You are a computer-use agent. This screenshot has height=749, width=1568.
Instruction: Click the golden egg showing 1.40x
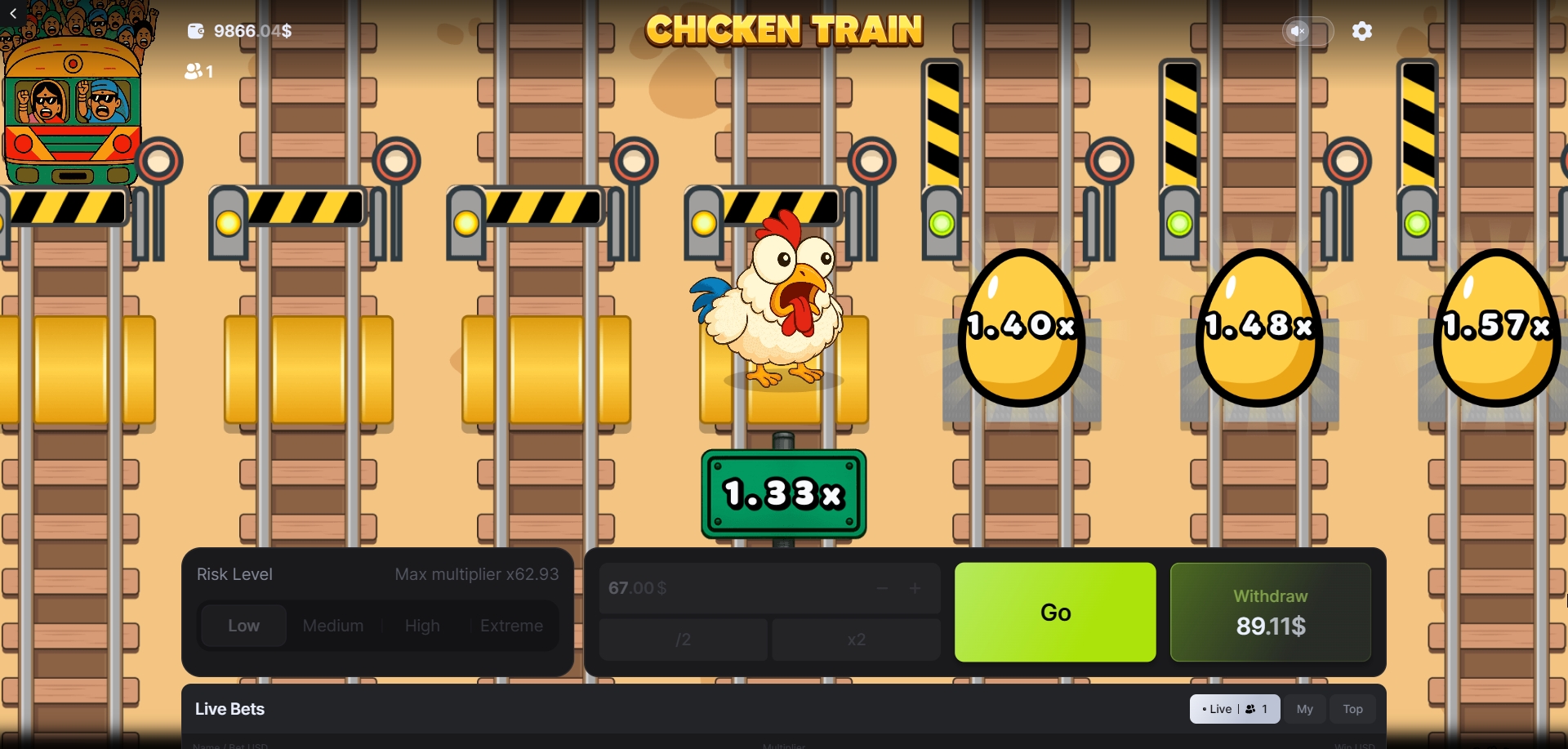[x=1019, y=327]
